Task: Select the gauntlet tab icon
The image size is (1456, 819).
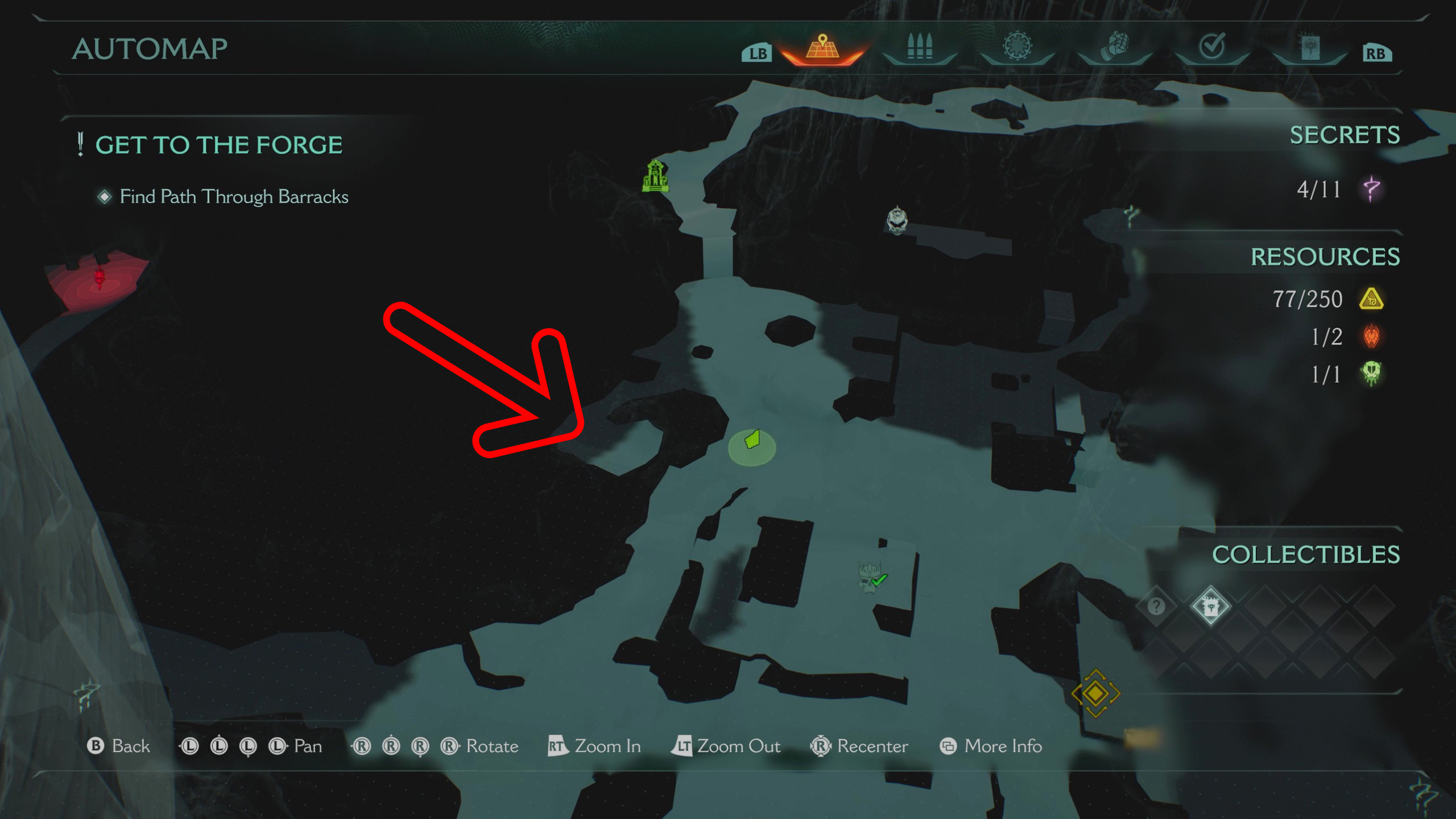Action: tap(1112, 49)
